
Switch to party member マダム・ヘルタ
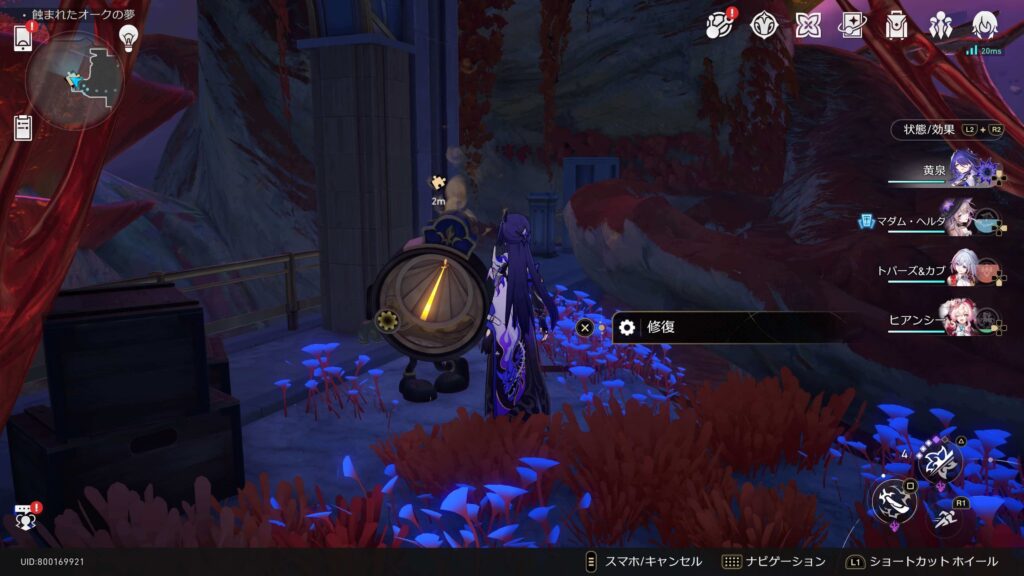pyautogui.click(x=962, y=221)
